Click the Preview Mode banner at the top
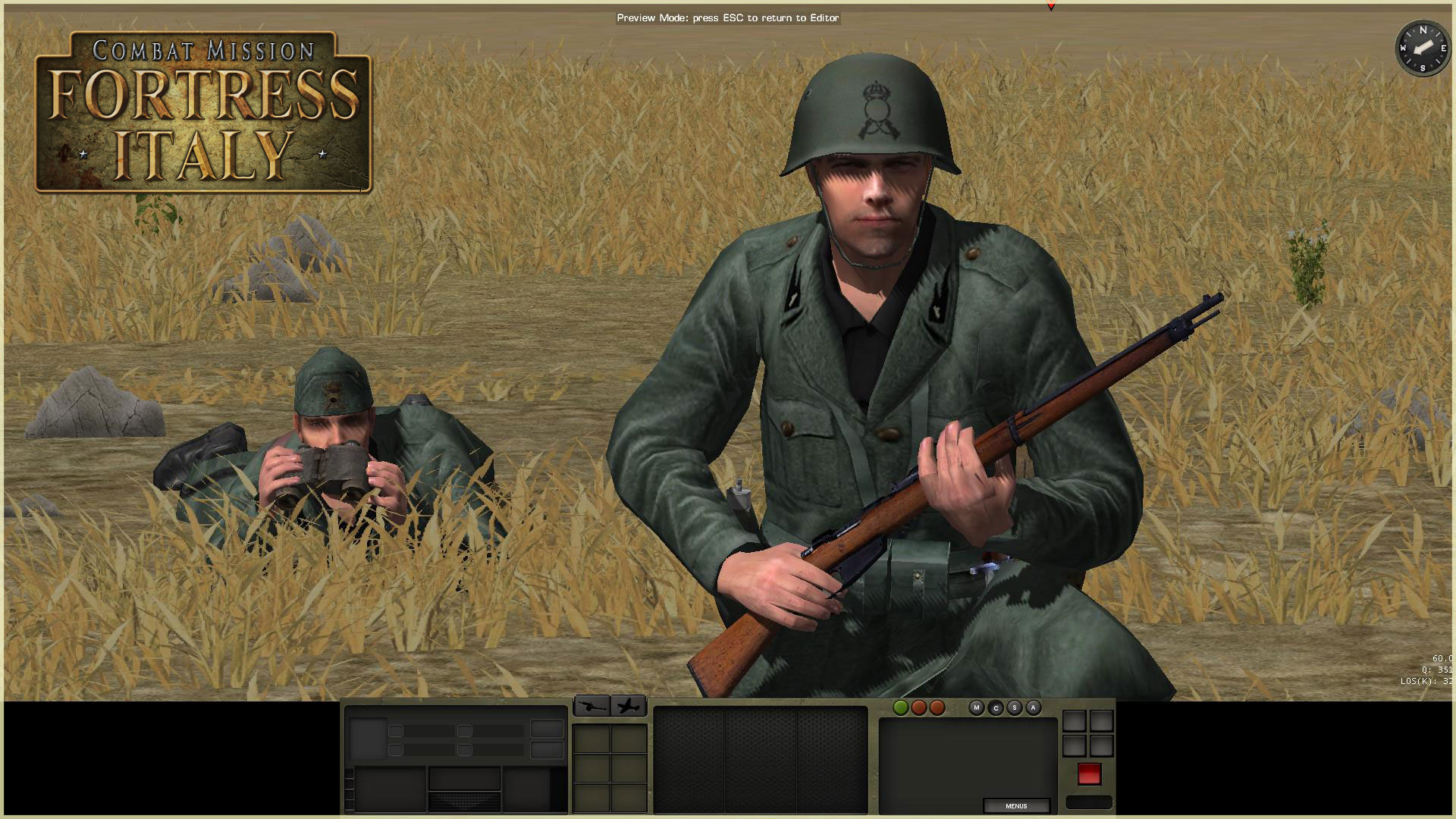 pyautogui.click(x=728, y=17)
